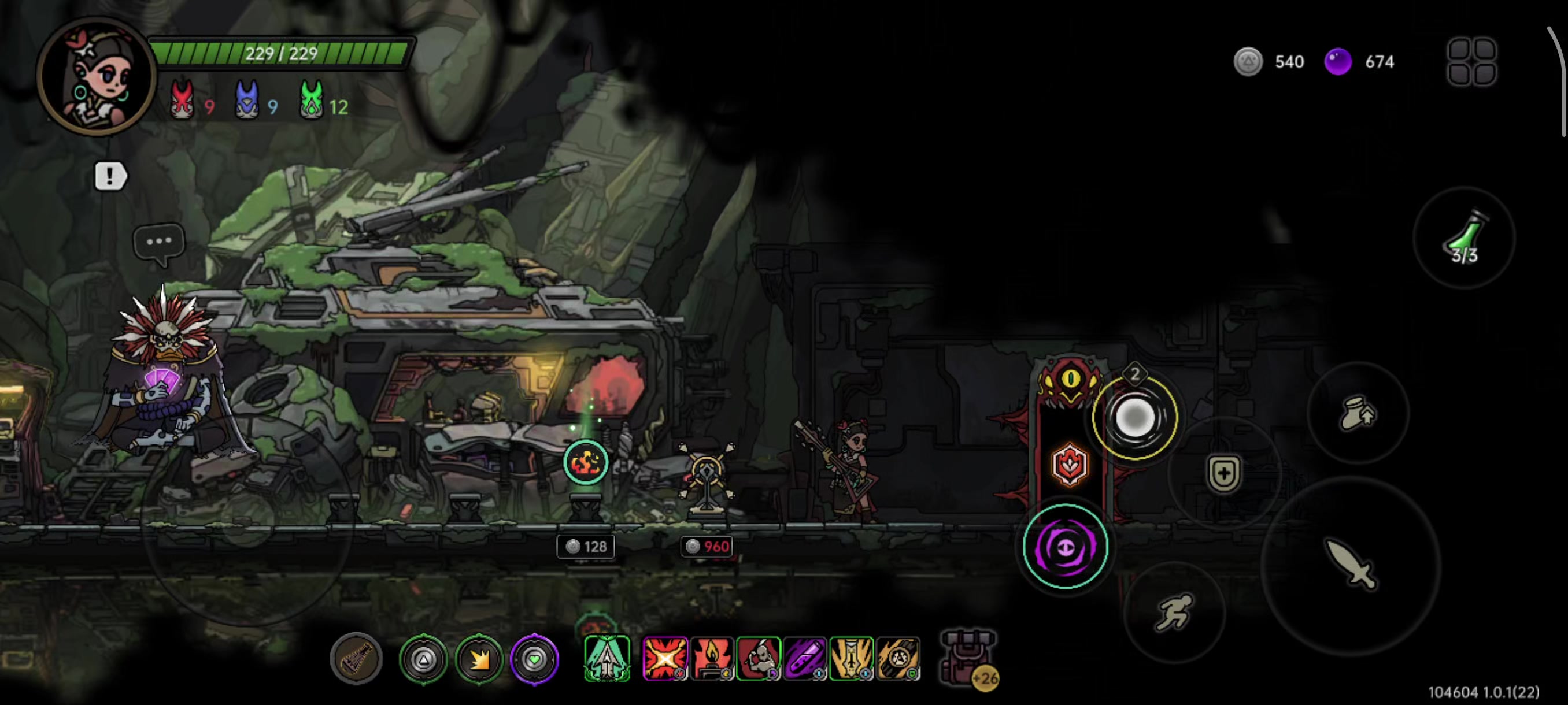The height and width of the screenshot is (705, 1568).
Task: Select the purple vial relic icon
Action: point(805,658)
